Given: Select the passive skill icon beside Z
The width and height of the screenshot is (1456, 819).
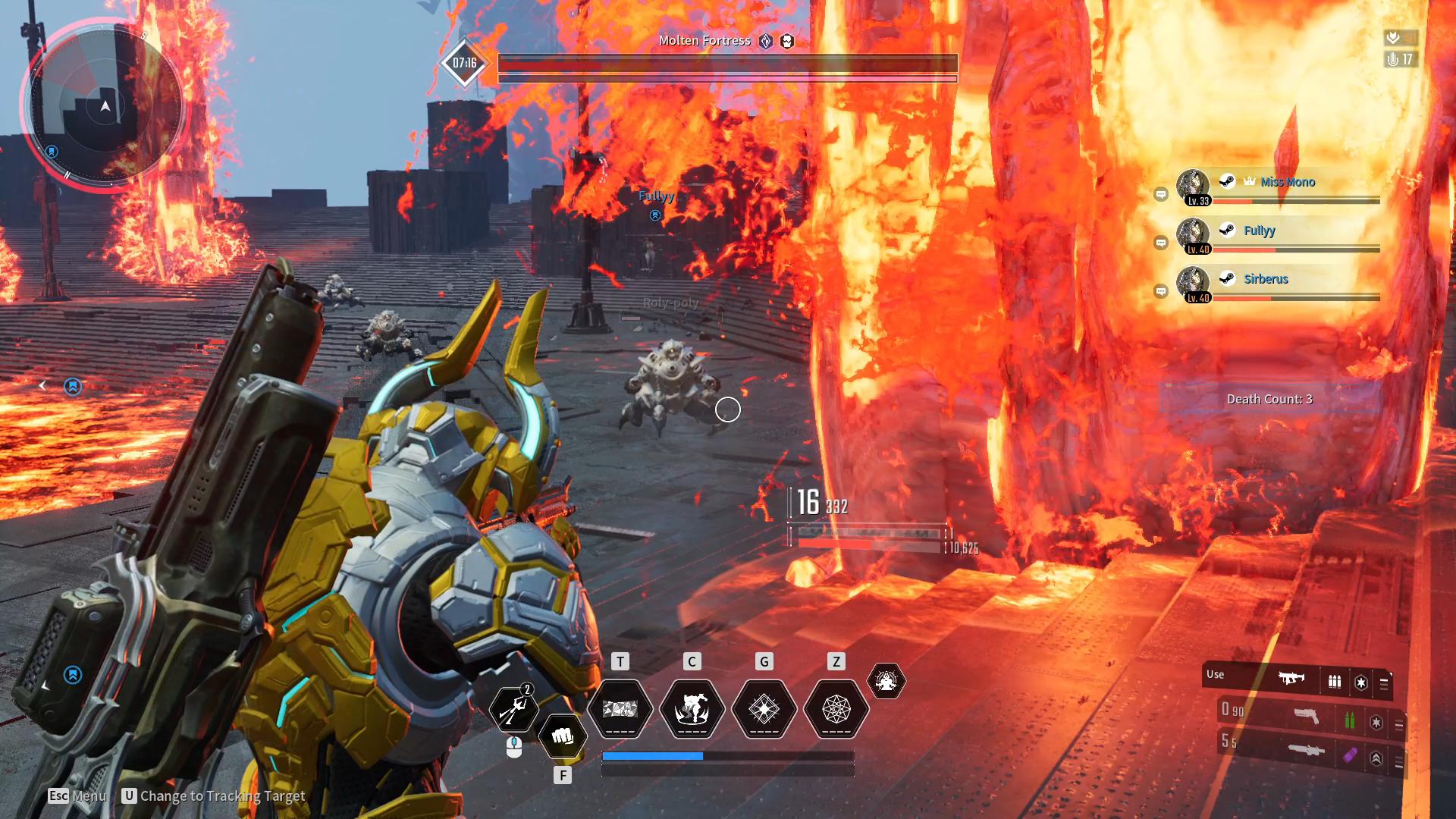Looking at the screenshot, I should click(x=886, y=681).
